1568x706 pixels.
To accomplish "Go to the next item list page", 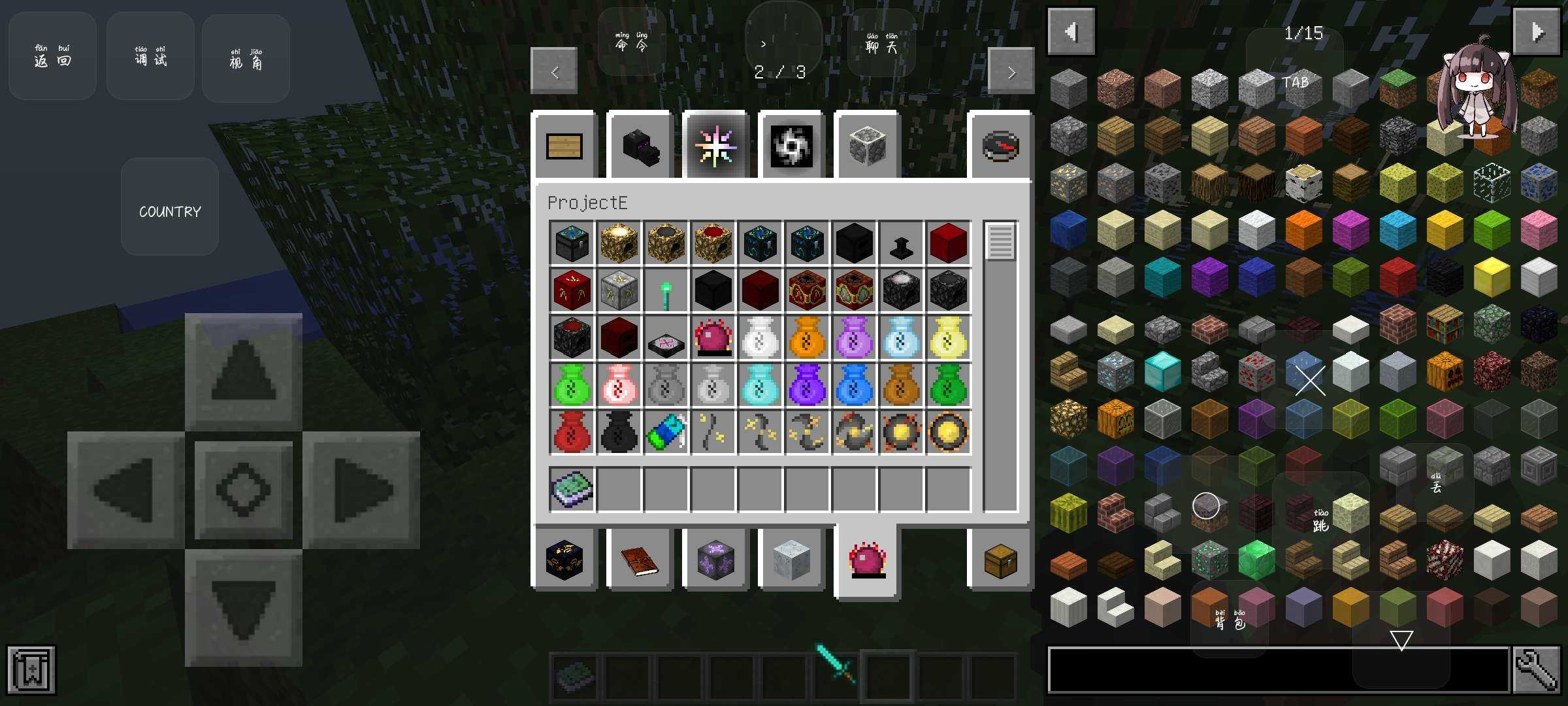I will click(x=1537, y=31).
